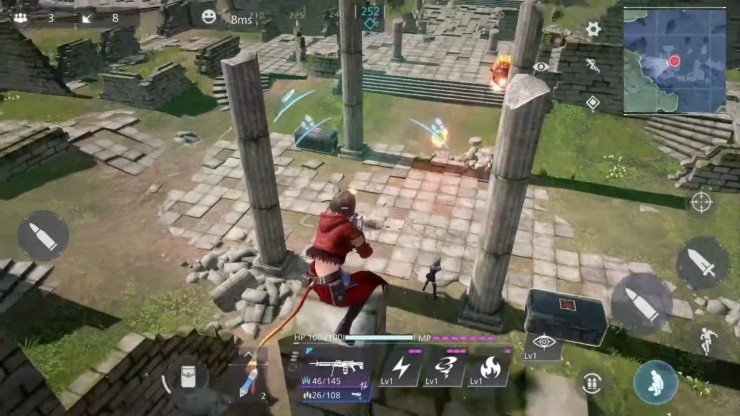Open the smiley emote button
The image size is (740, 416).
pyautogui.click(x=208, y=17)
